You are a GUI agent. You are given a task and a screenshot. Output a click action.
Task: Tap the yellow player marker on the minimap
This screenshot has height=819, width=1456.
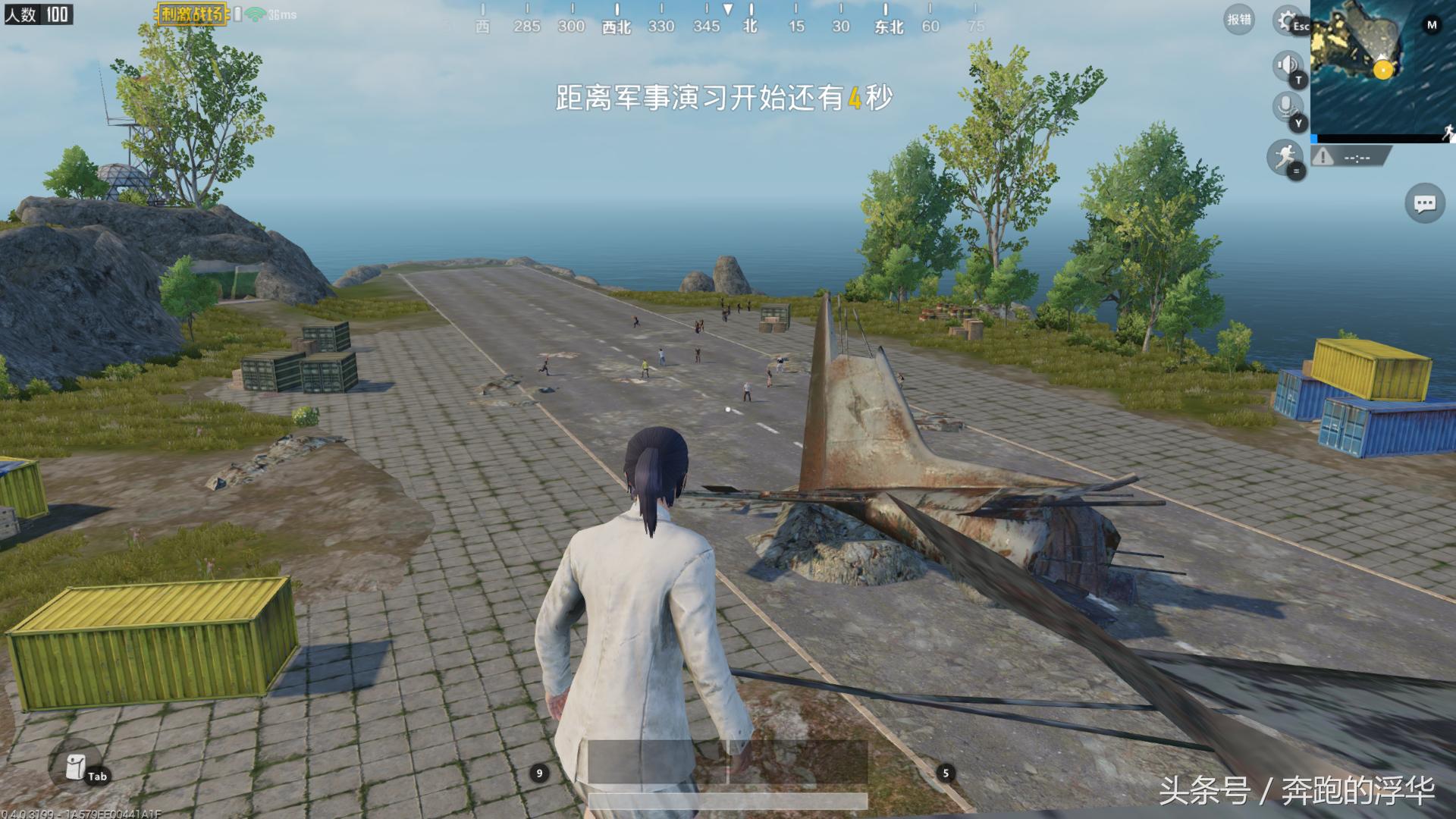(x=1383, y=70)
